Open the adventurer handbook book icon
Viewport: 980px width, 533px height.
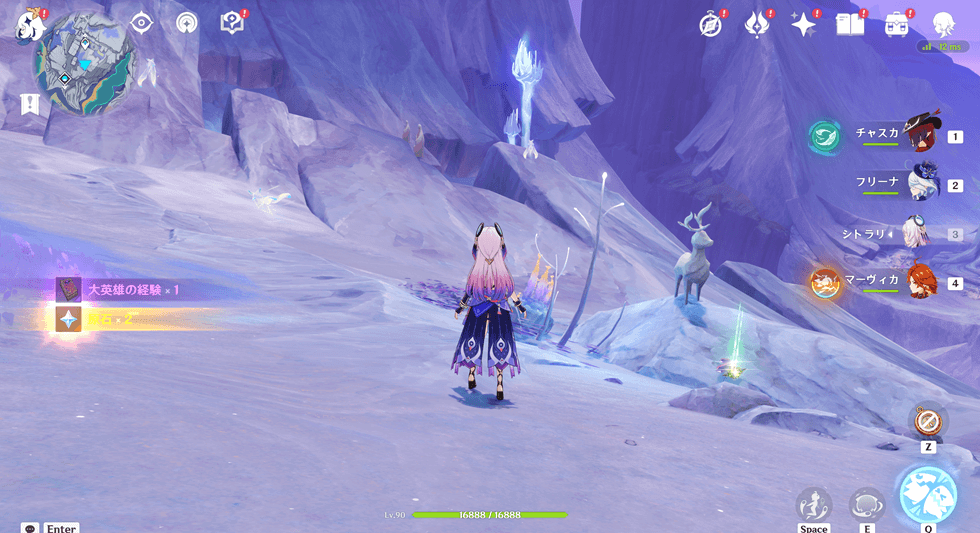click(850, 25)
